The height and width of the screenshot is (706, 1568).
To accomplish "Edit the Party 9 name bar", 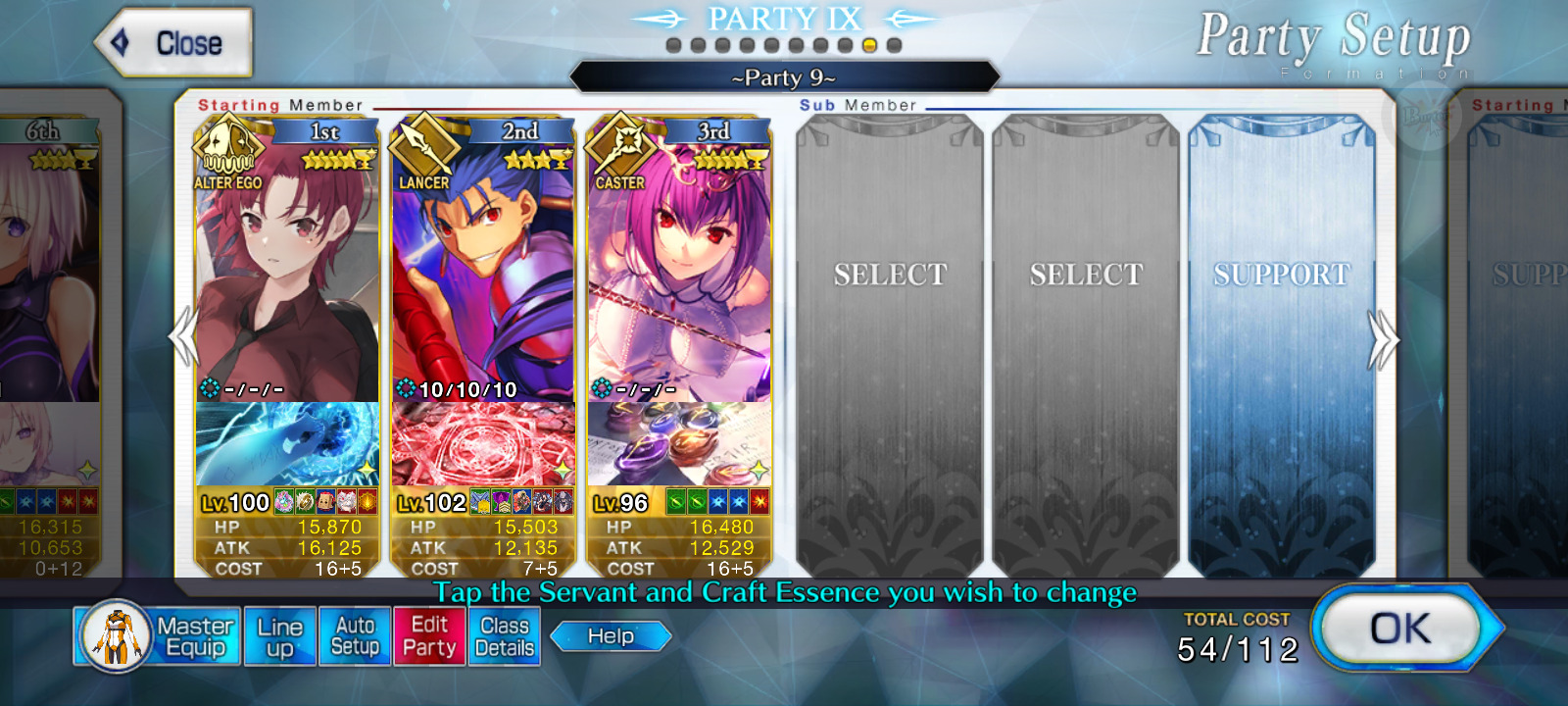I will tap(784, 77).
